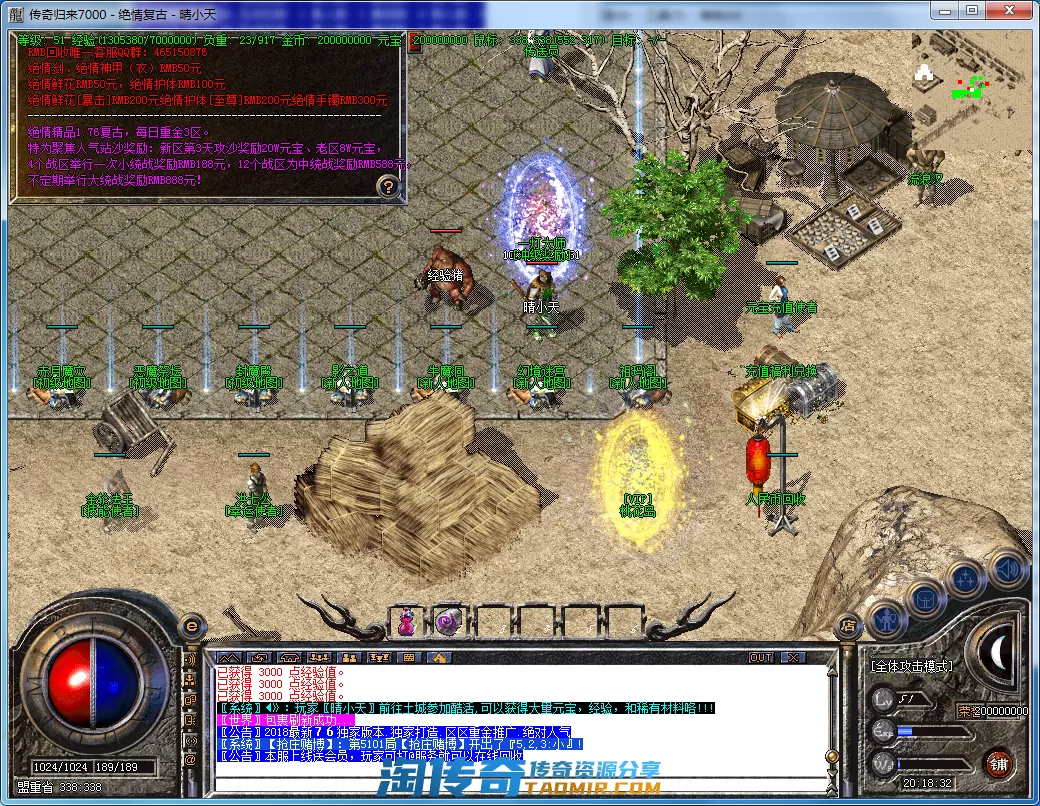Maximize the game window
Viewport: 1040px width, 806px height.
(972, 10)
